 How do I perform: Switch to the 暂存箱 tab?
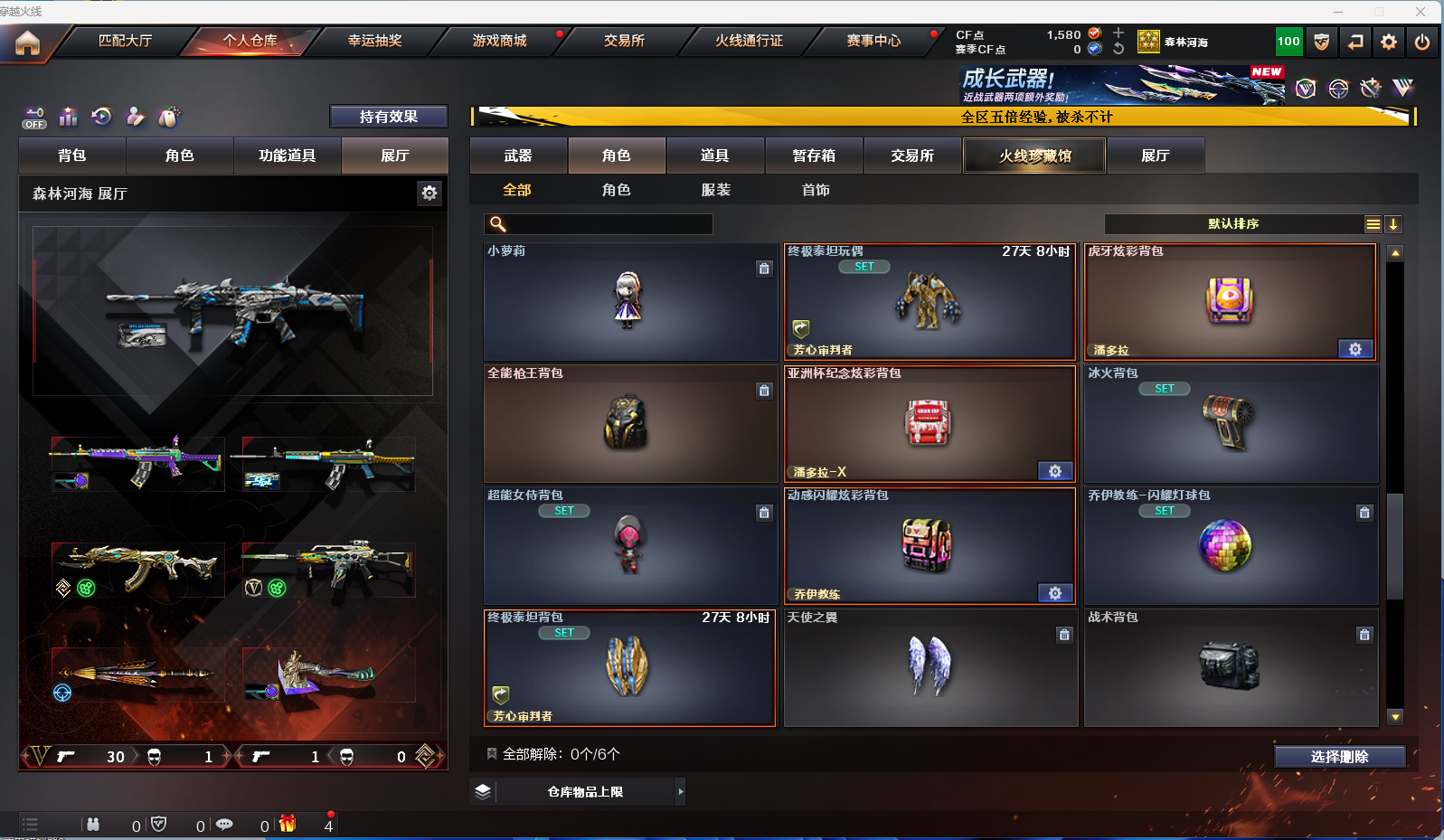tap(814, 156)
